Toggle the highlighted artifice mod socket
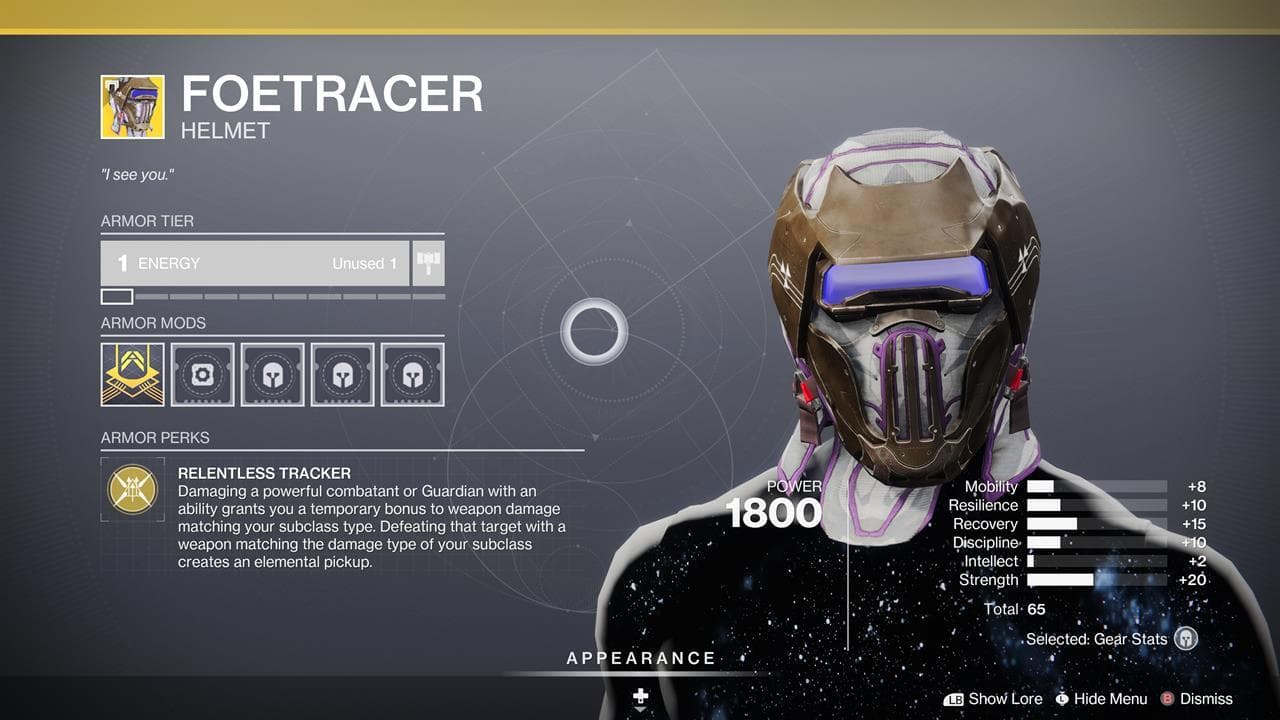Screen dimensions: 1280x720 click(131, 375)
